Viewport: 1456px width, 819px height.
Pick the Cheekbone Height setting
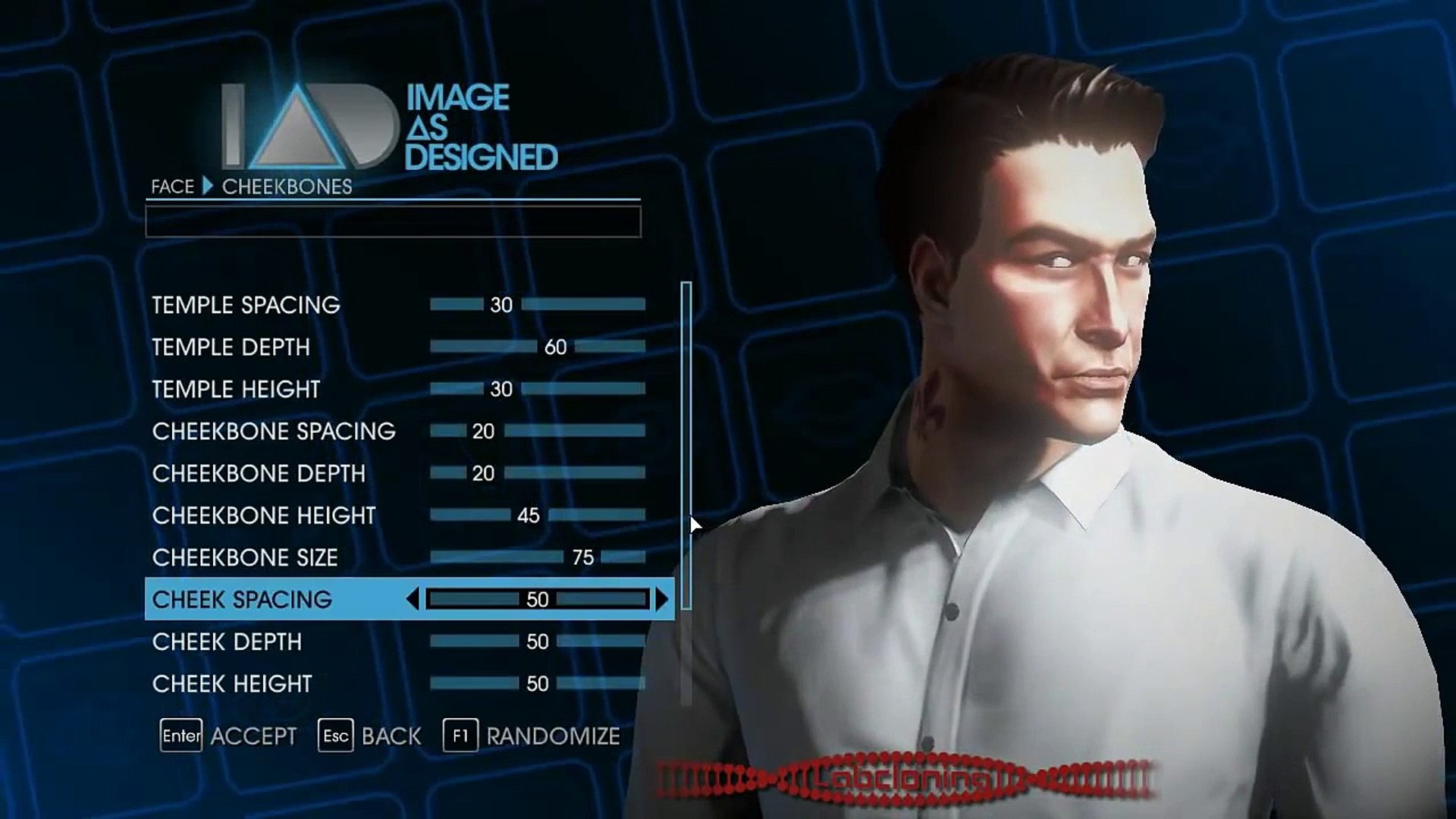click(264, 516)
